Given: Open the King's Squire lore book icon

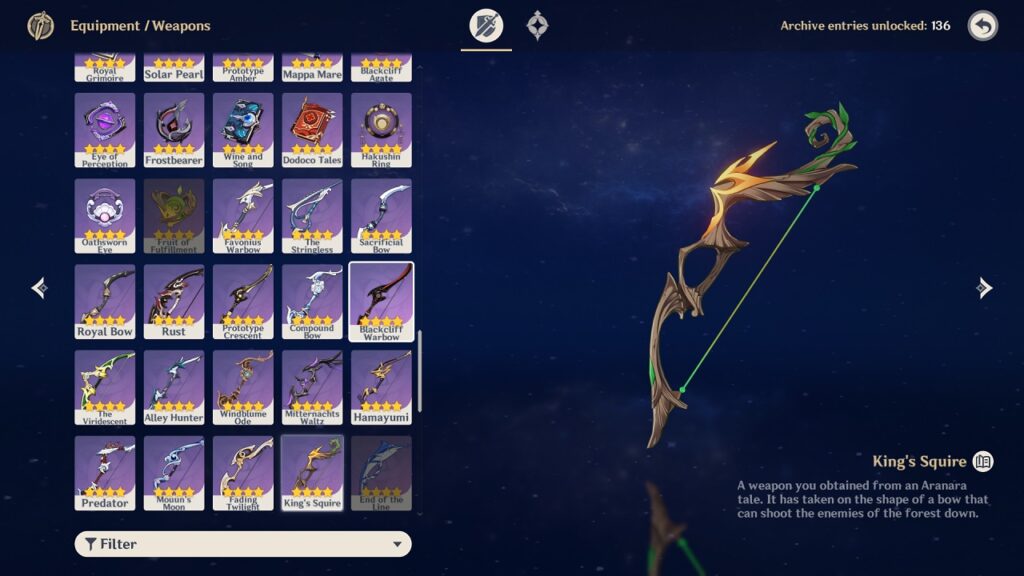Looking at the screenshot, I should point(983,461).
